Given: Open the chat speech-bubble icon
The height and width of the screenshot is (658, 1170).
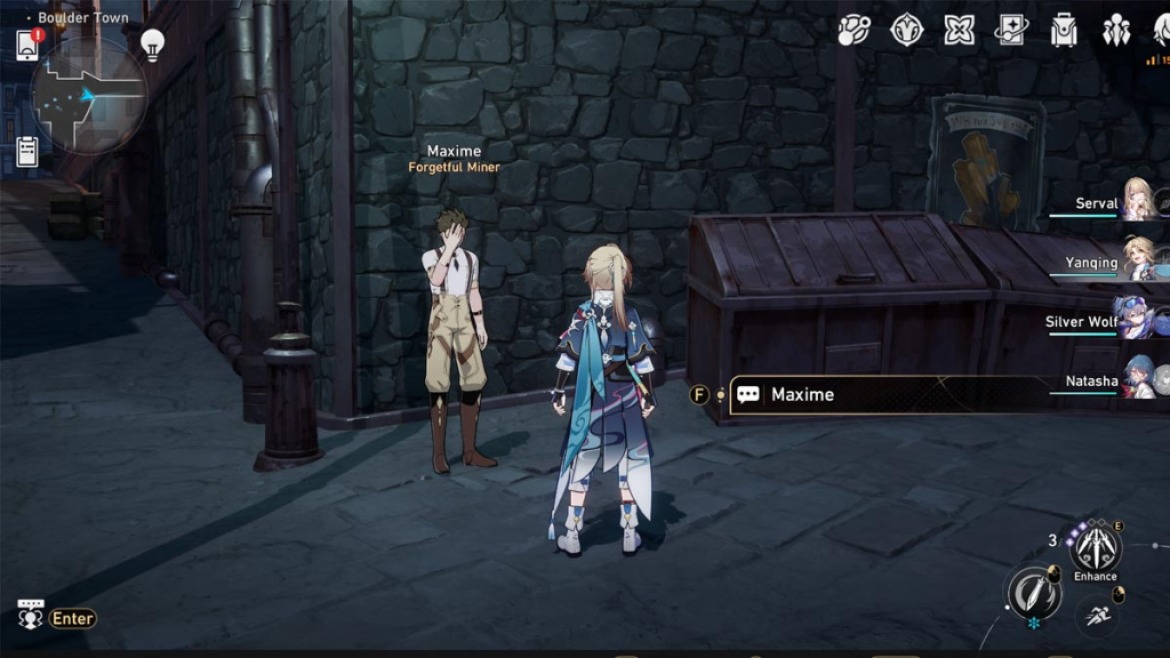Looking at the screenshot, I should click(x=31, y=614).
